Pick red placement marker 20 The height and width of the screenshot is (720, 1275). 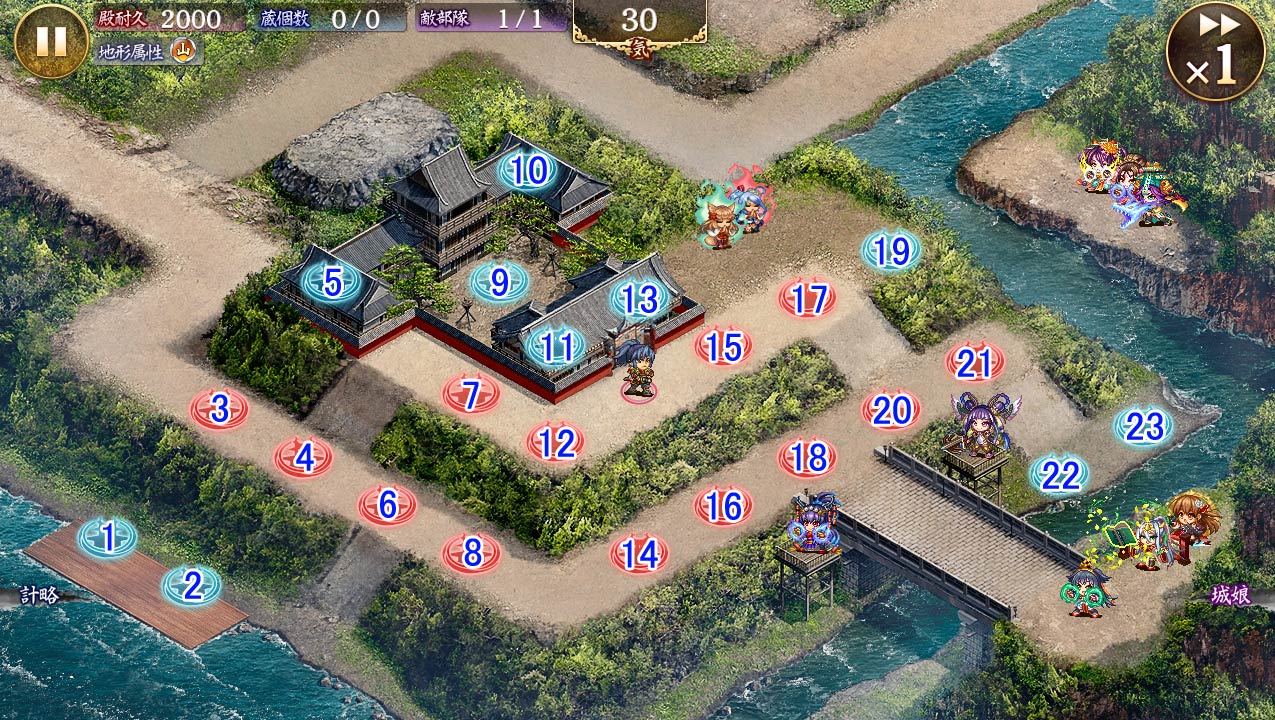click(x=891, y=410)
